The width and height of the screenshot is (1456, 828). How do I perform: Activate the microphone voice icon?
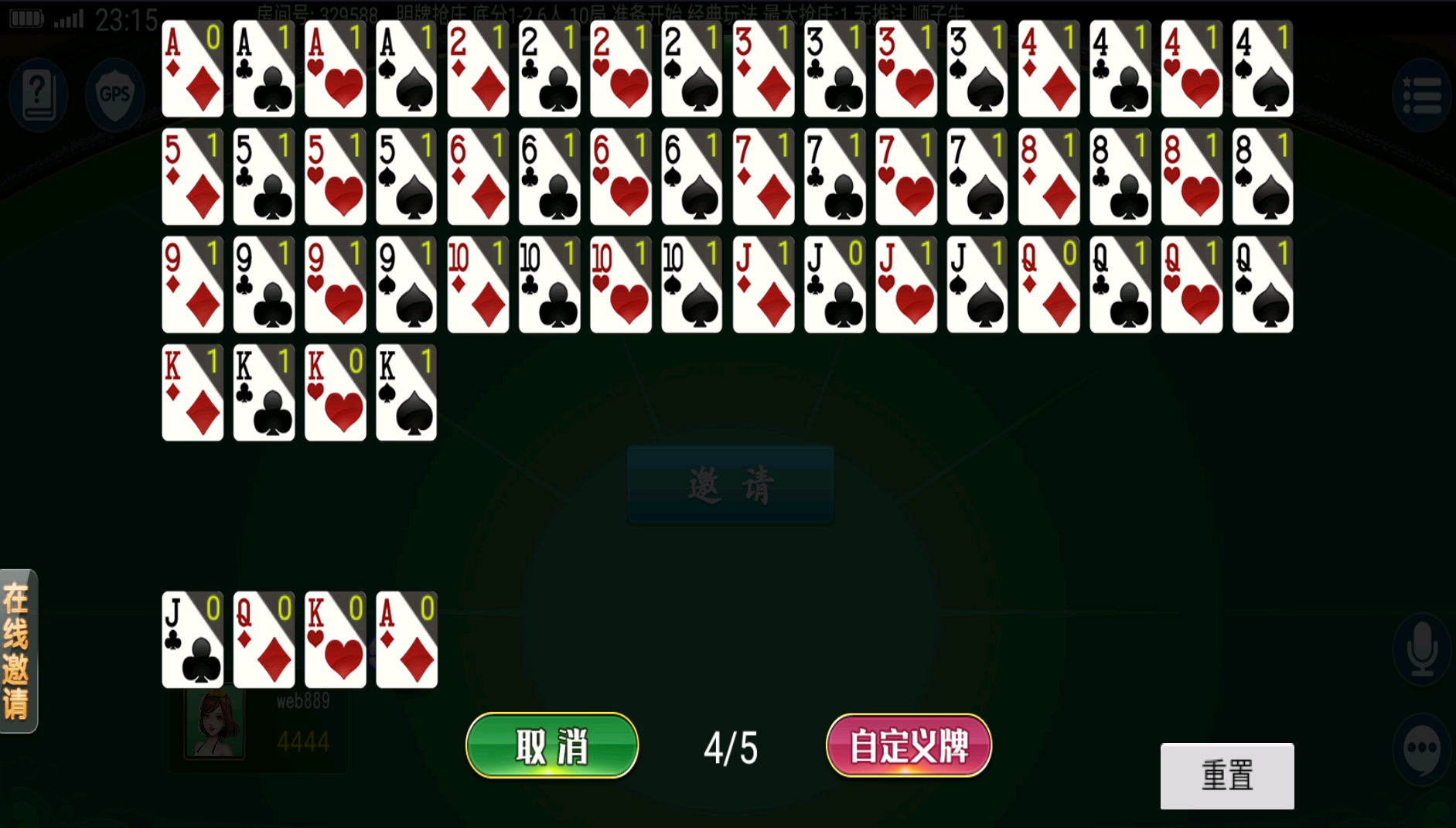(1421, 649)
